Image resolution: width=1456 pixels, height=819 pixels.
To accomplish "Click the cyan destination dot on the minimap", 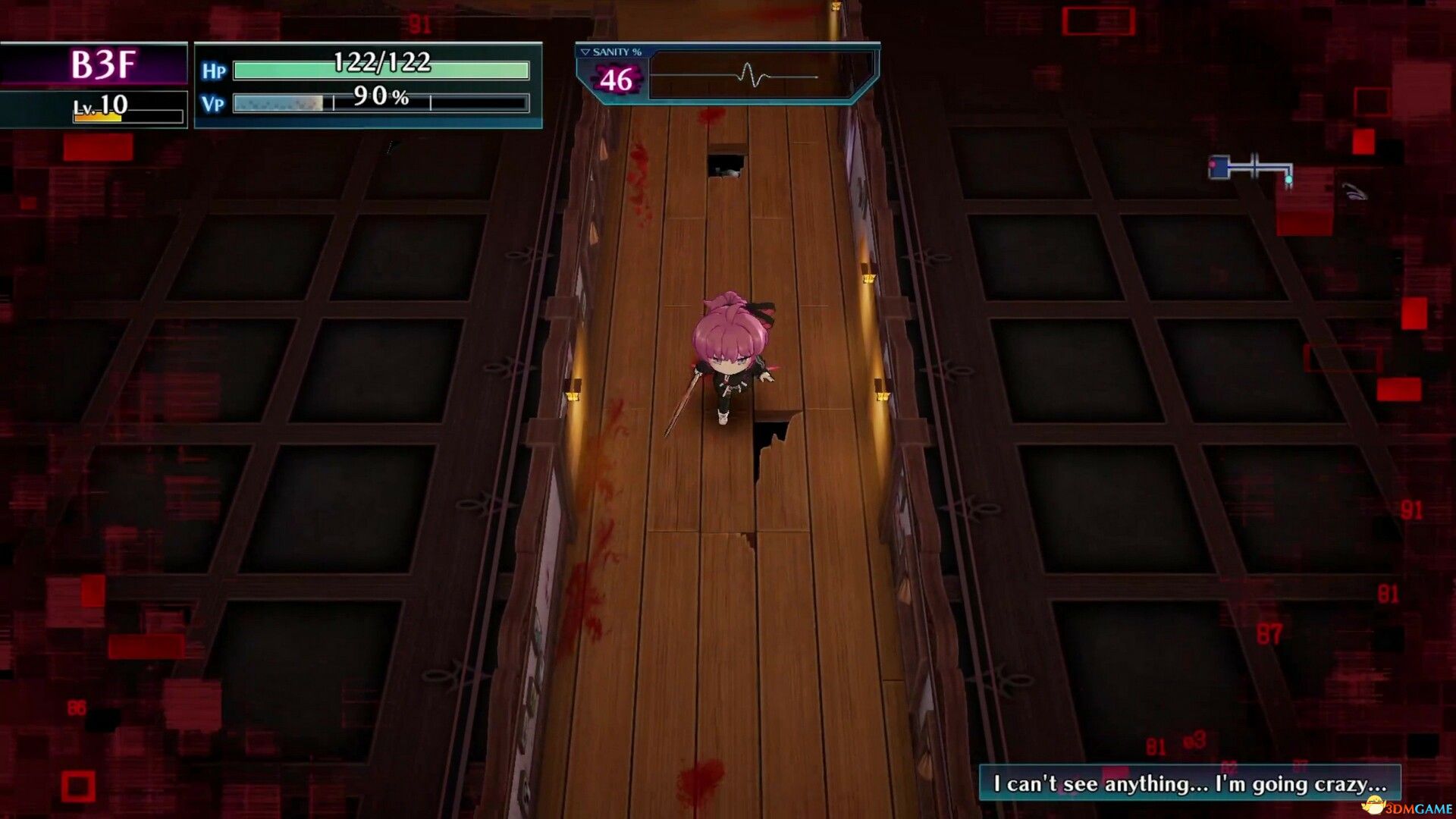I will [1289, 180].
